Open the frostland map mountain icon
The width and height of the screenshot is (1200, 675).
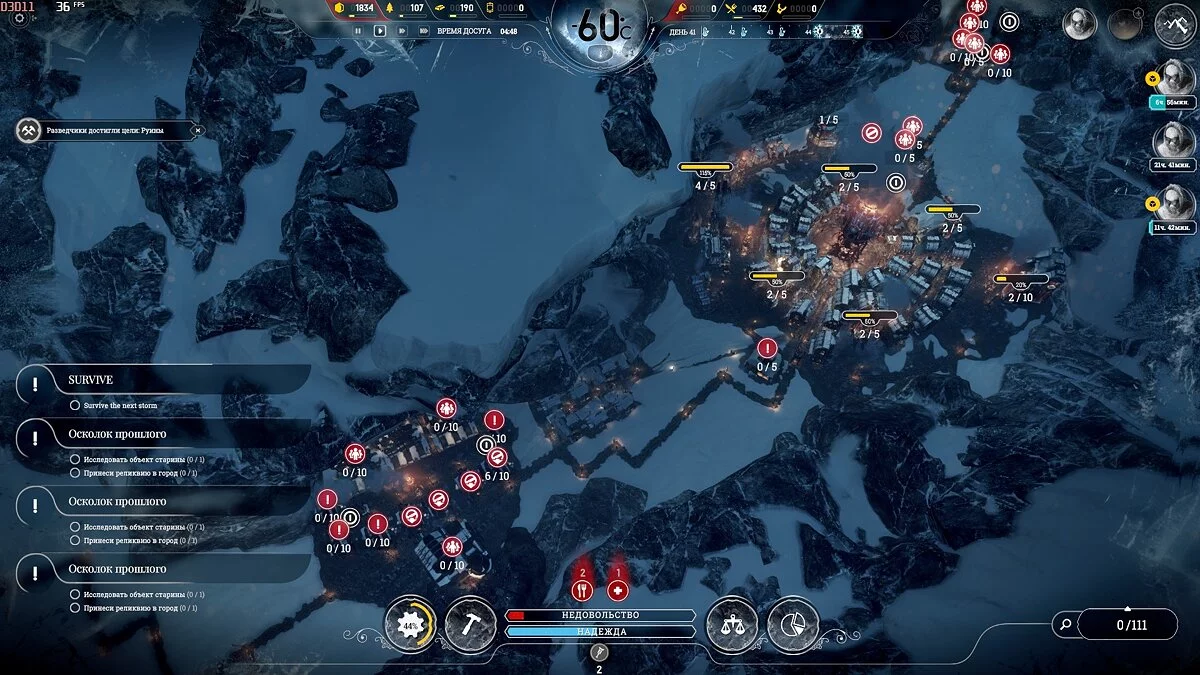1175,25
